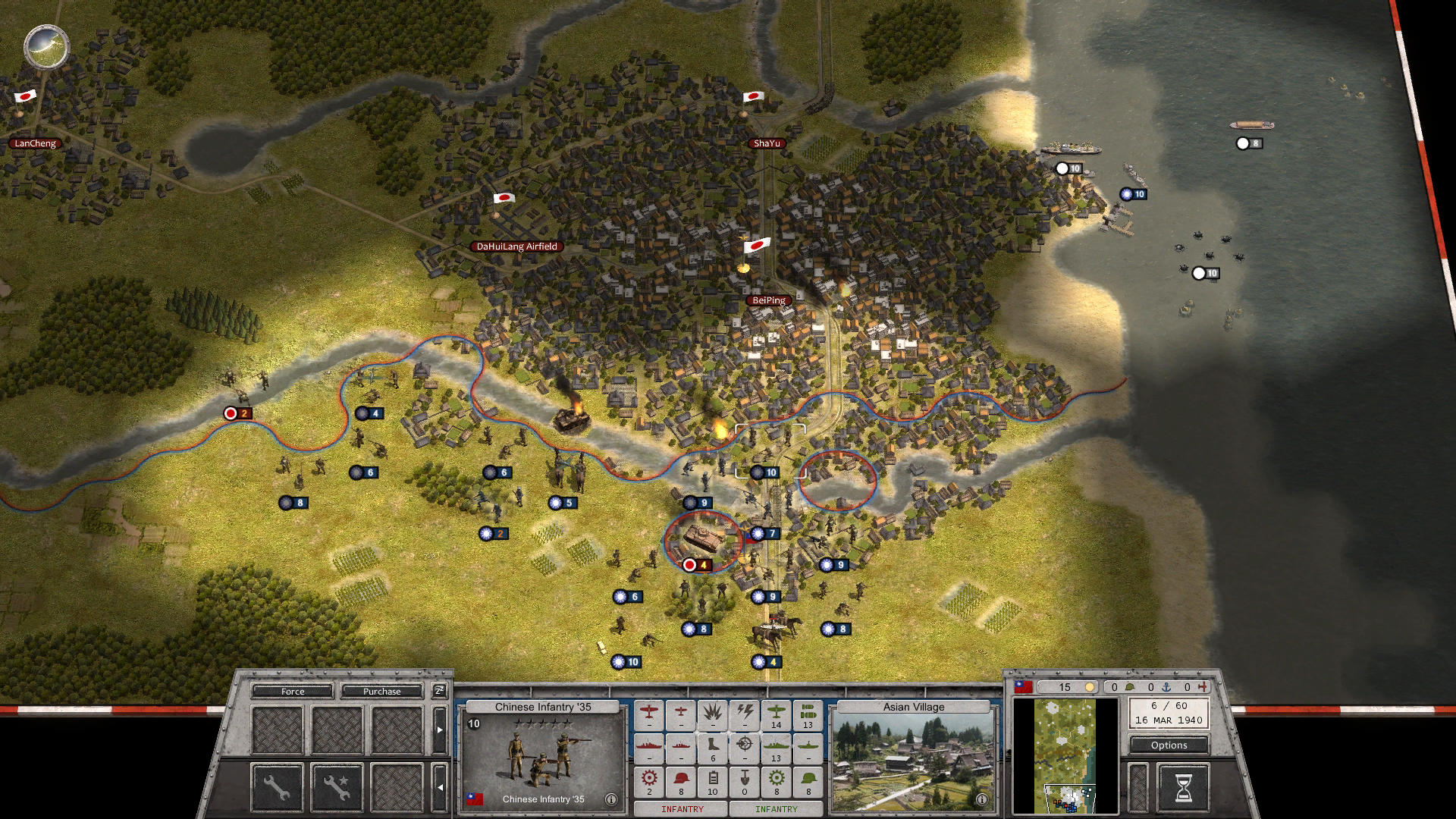
Task: Click the Zz sleep icon near Purchase
Action: [x=438, y=691]
